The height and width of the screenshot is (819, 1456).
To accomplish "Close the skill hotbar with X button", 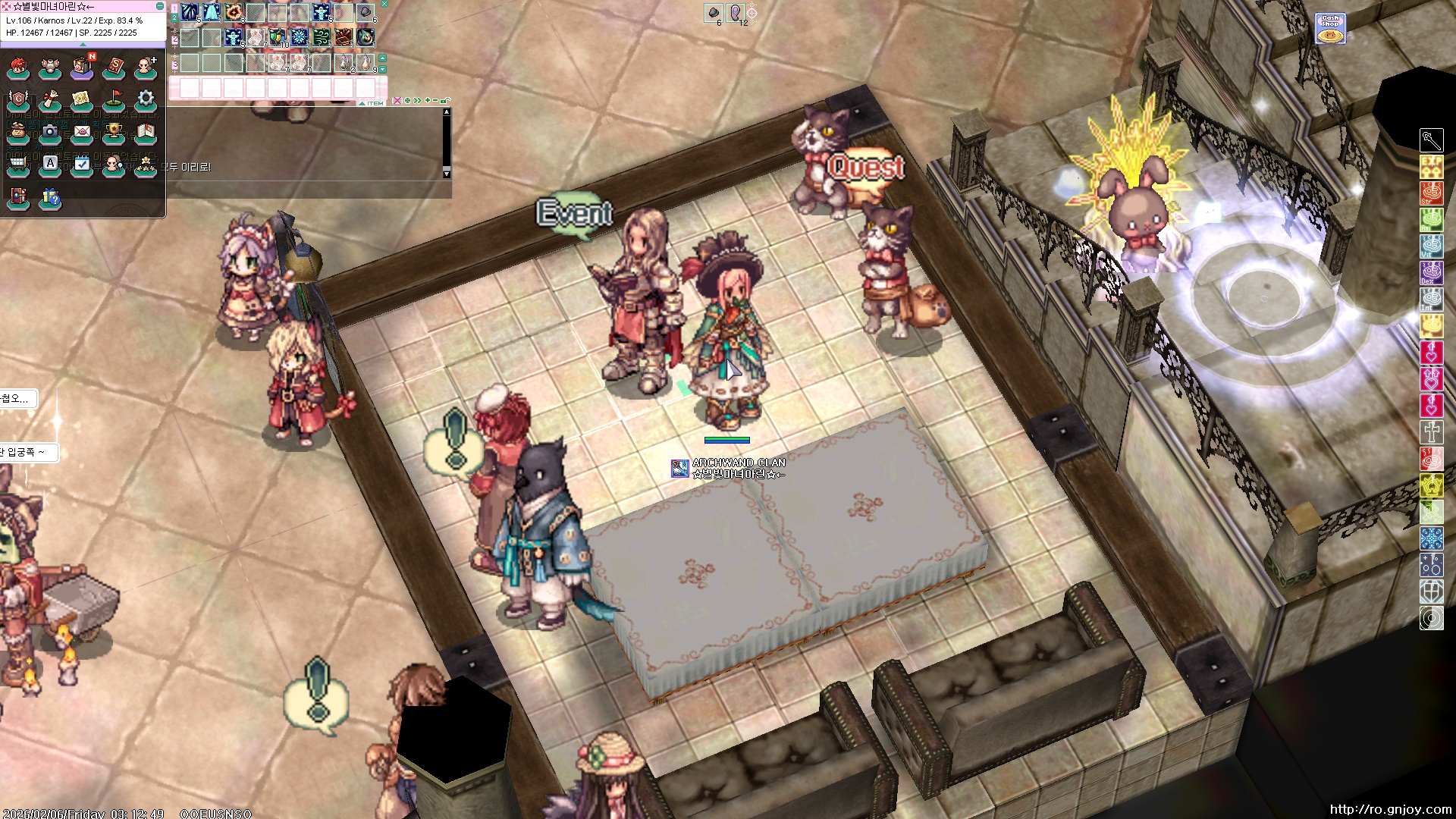I will (x=384, y=4).
